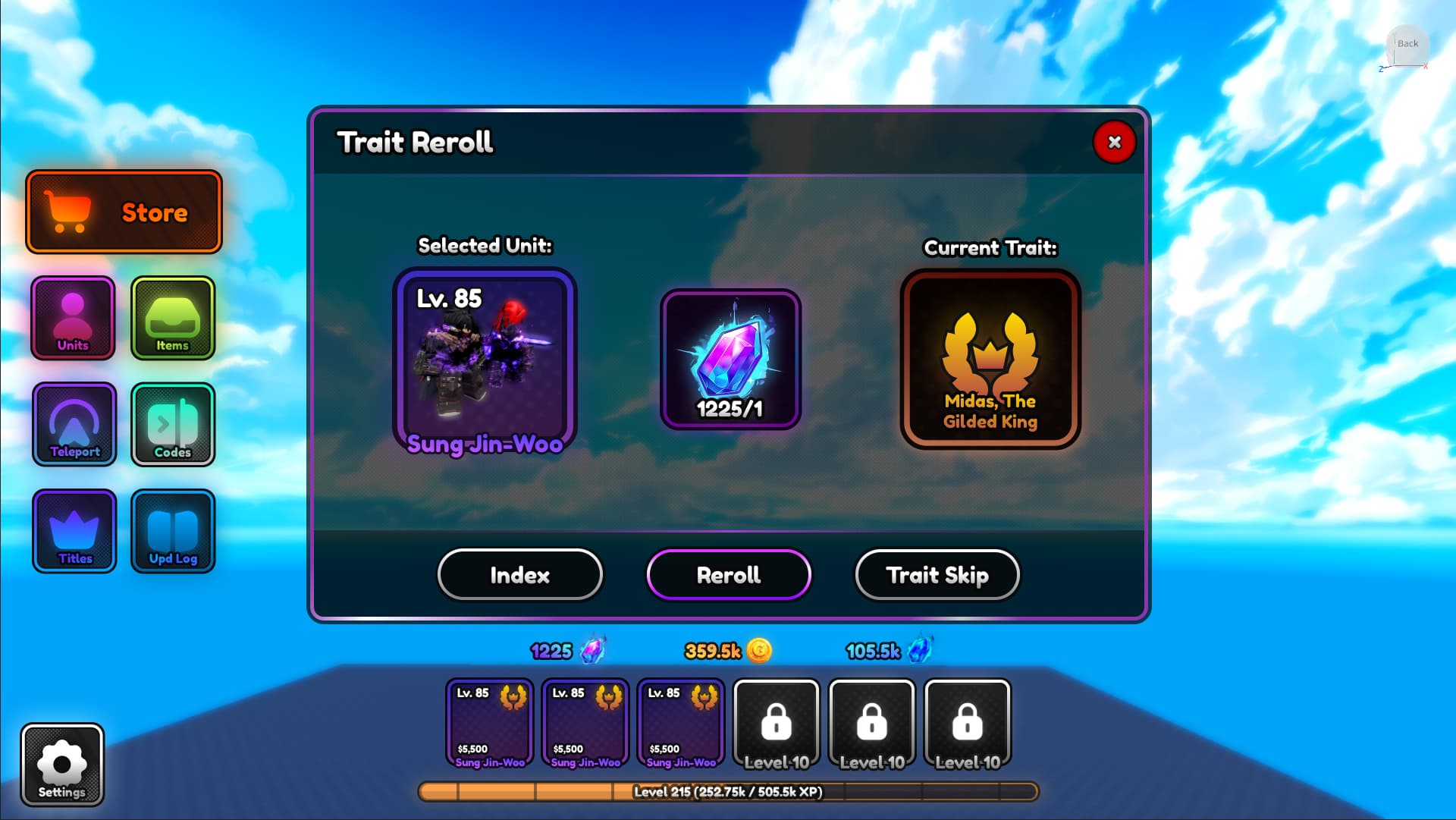Screen dimensions: 1456x820
Task: View the Midas, The Gilded King trait
Action: (990, 360)
